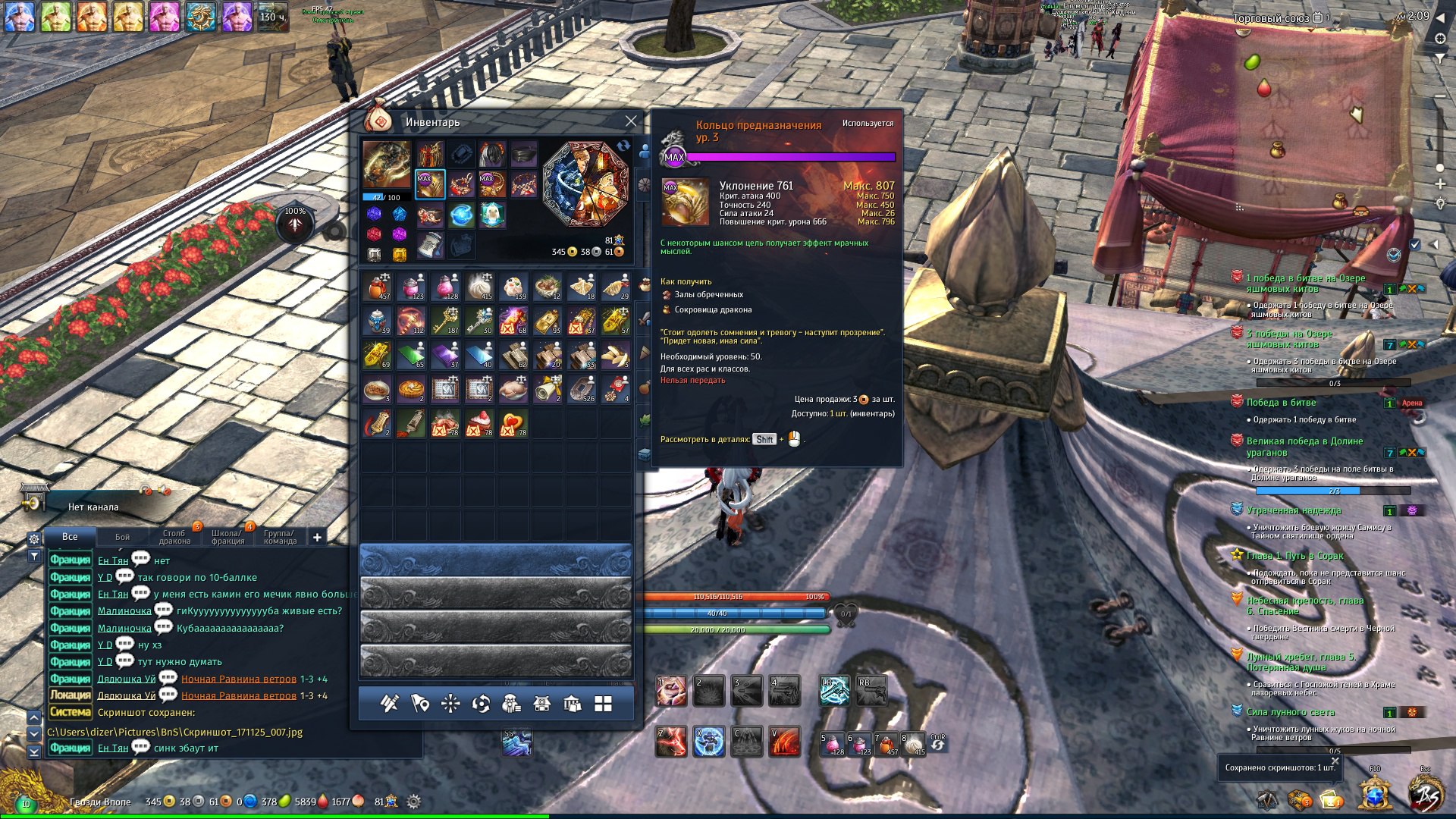This screenshot has height=819, width=1456.
Task: Select the equipped destiny ring slot
Action: 429,184
